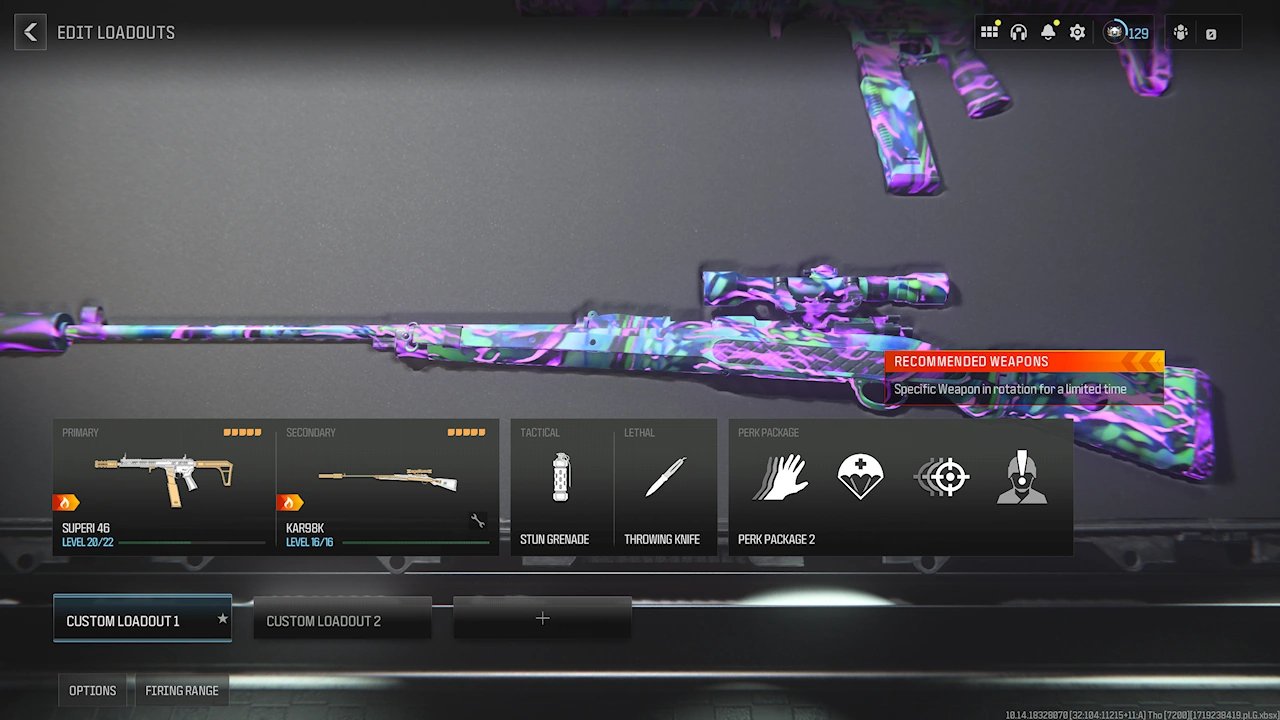Go back with the arrow at top left
Screen dimensions: 1280x720
pyautogui.click(x=30, y=32)
